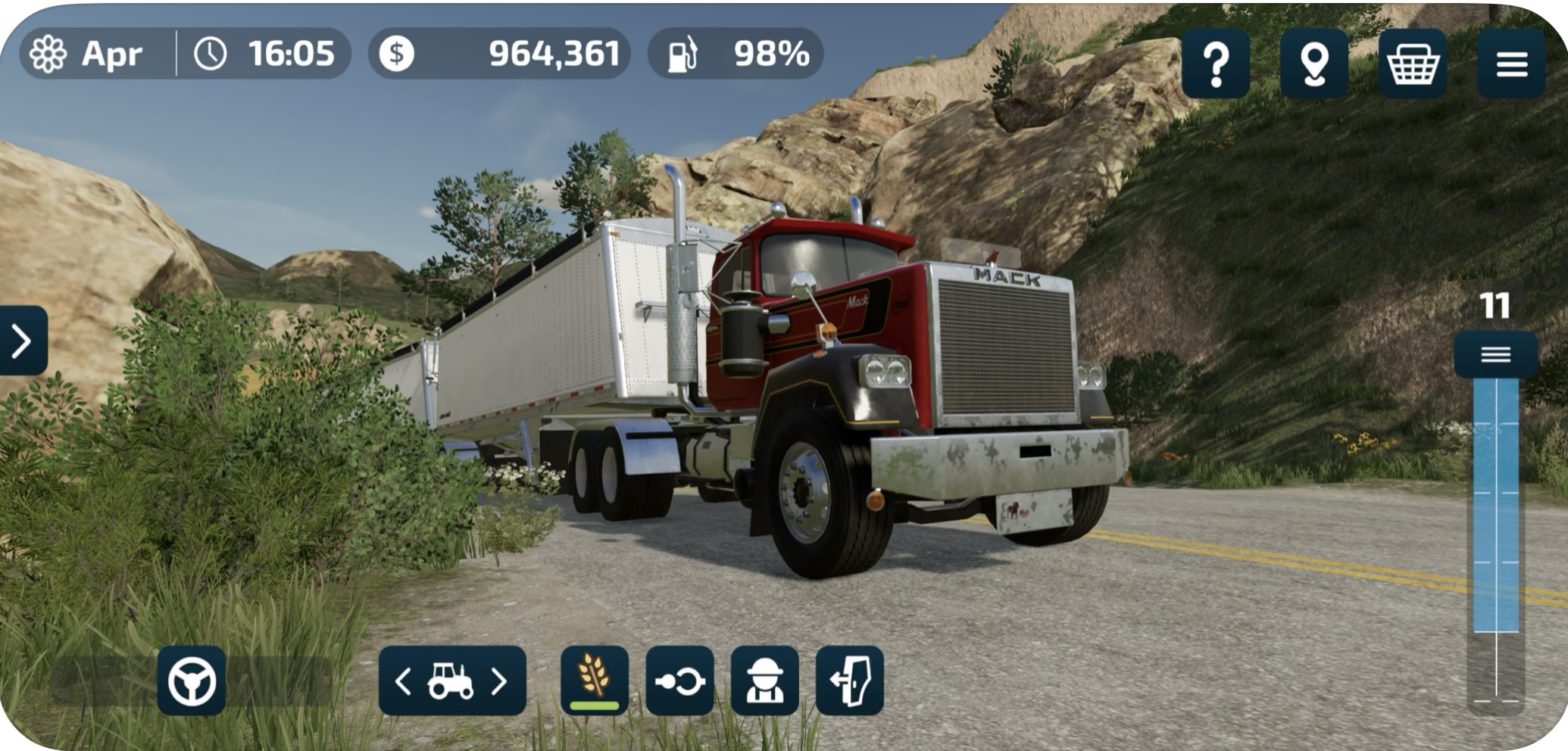The width and height of the screenshot is (1568, 751).
Task: Open the help question mark button
Action: (1215, 64)
